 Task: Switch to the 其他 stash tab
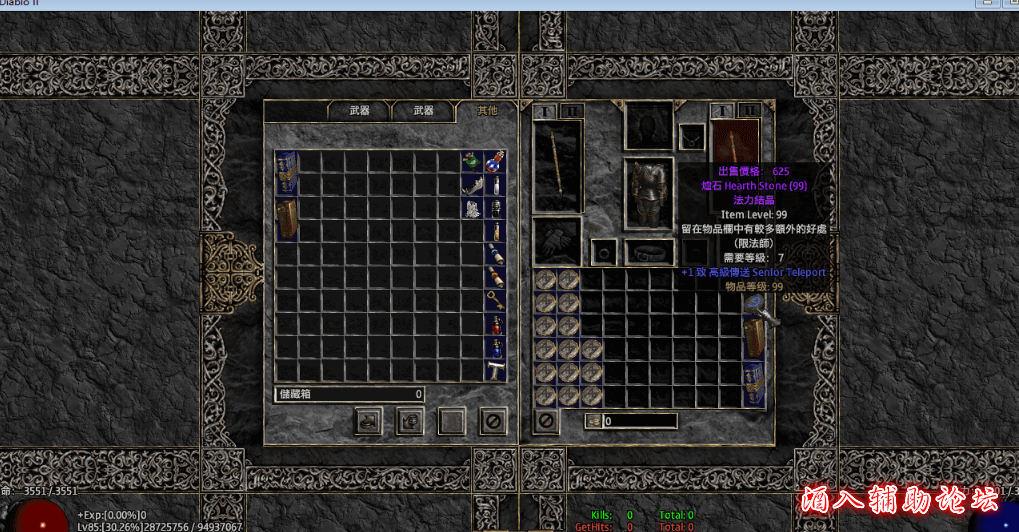click(486, 110)
